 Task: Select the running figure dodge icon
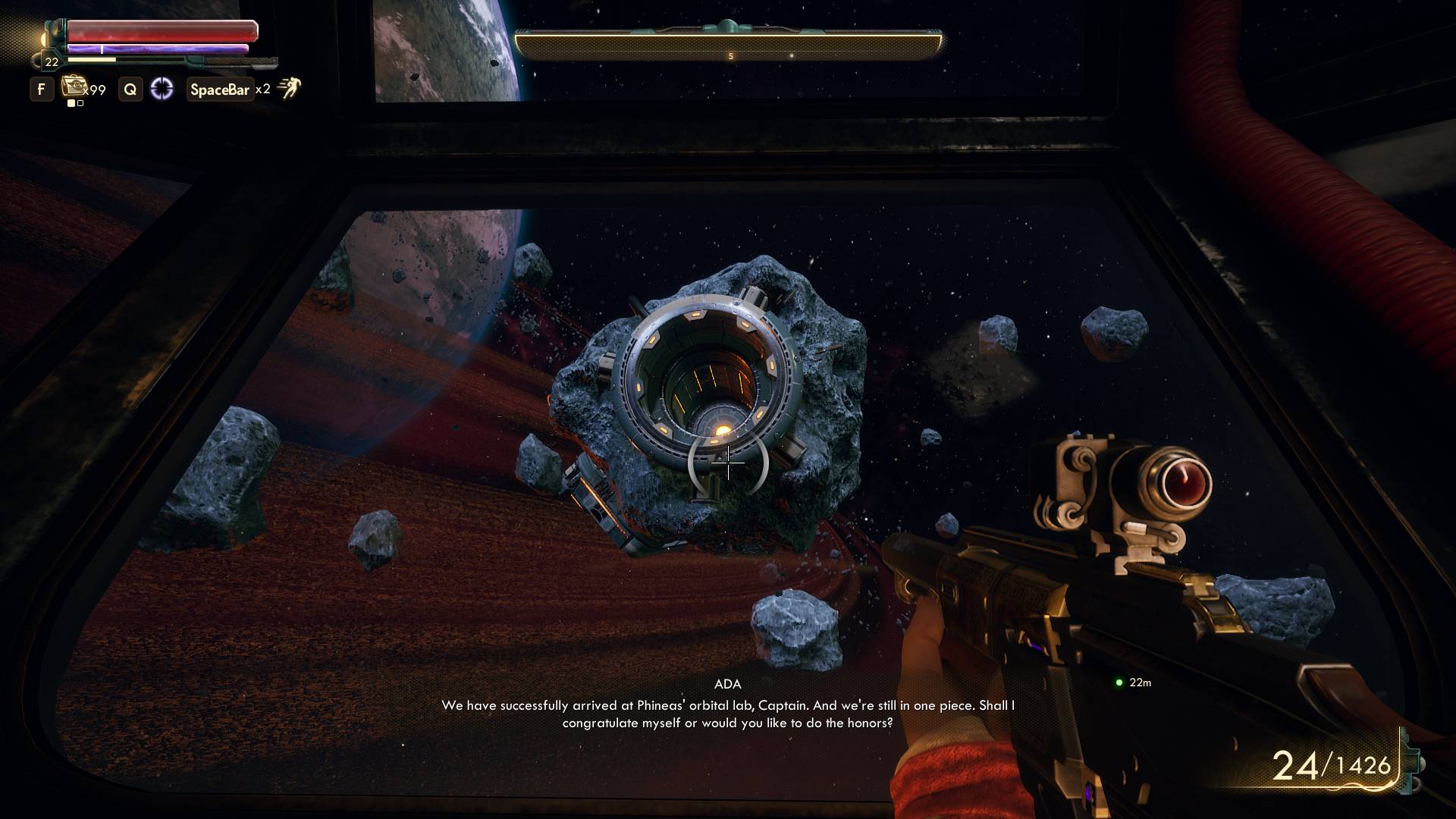pyautogui.click(x=289, y=89)
